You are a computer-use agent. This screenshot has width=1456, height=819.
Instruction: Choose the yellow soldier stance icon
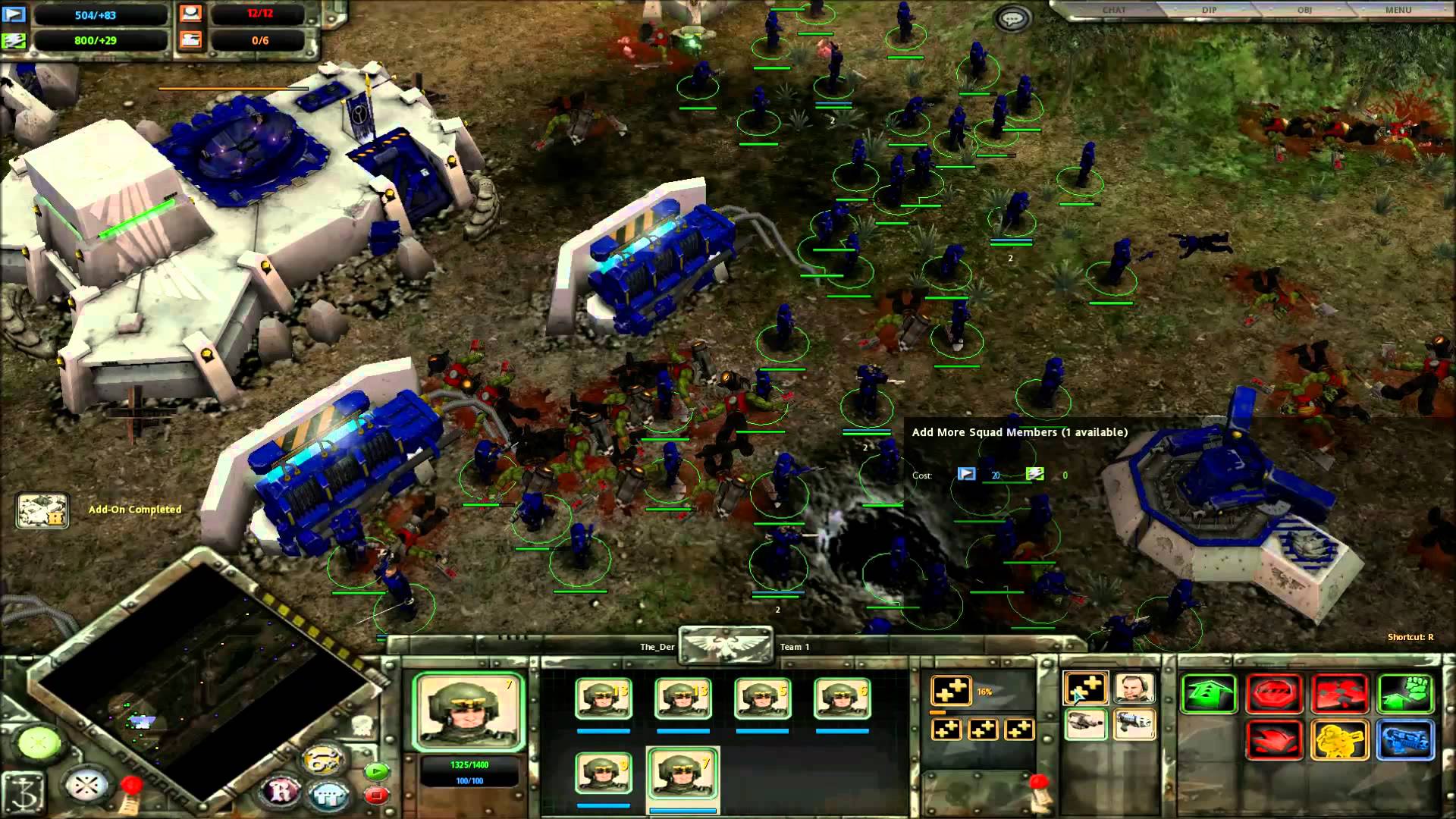point(1339,739)
